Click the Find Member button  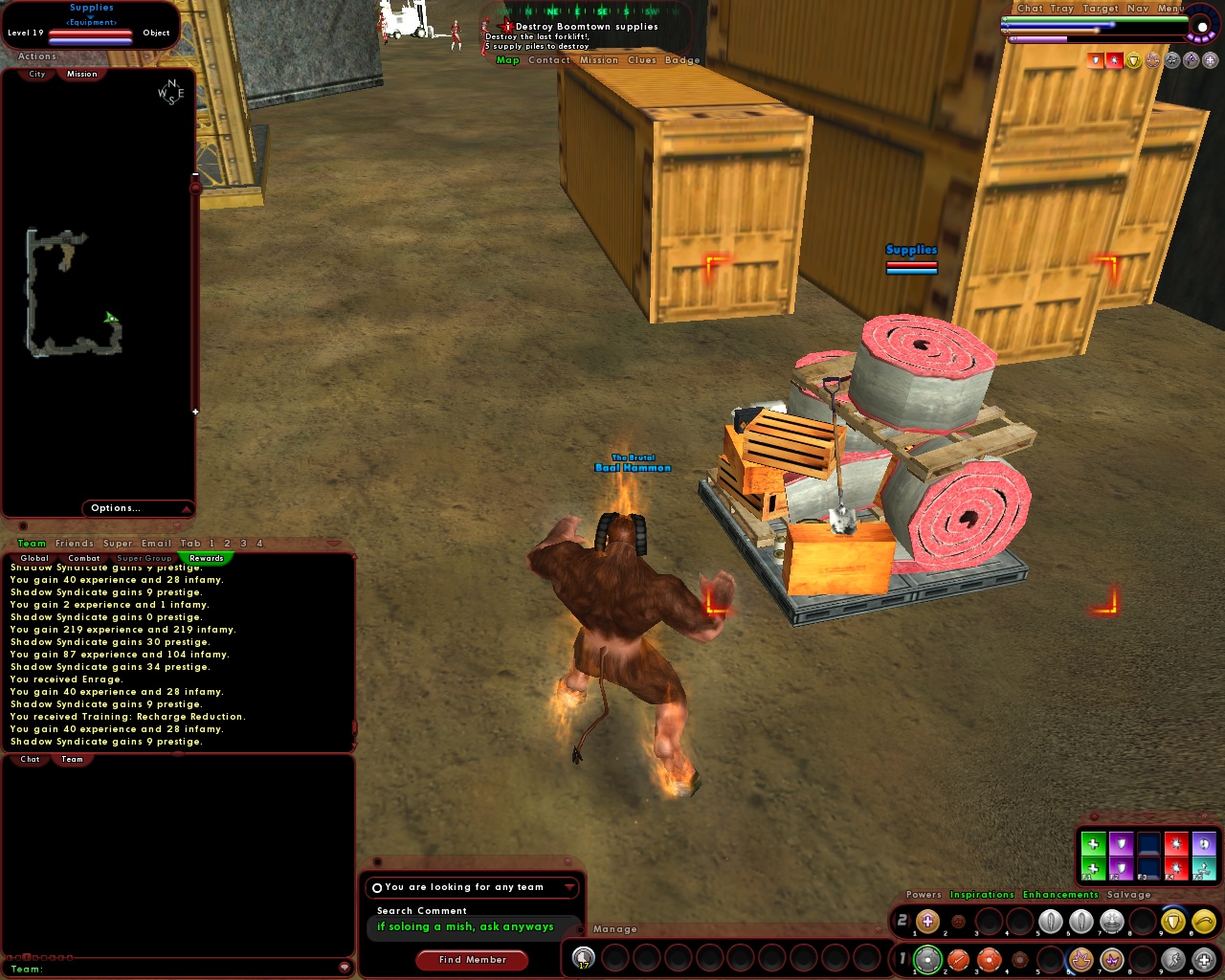tap(471, 961)
